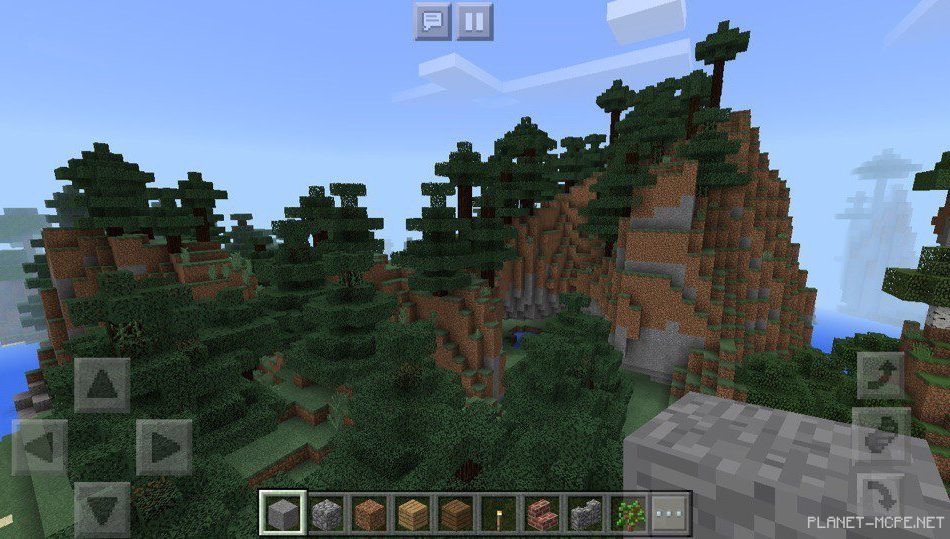Tap the move backward arrow
This screenshot has width=950, height=539.
(x=102, y=509)
